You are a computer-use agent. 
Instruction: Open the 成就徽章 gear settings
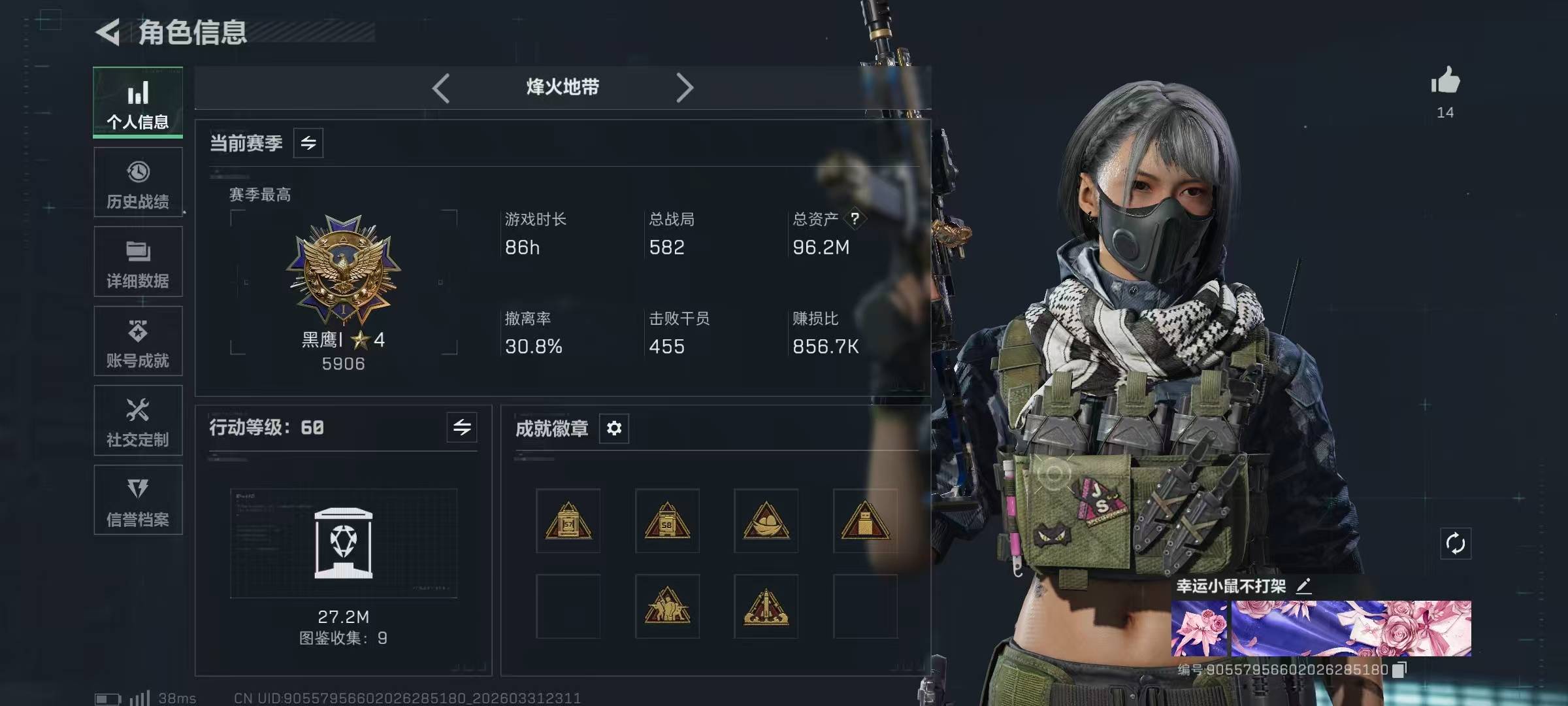[614, 428]
